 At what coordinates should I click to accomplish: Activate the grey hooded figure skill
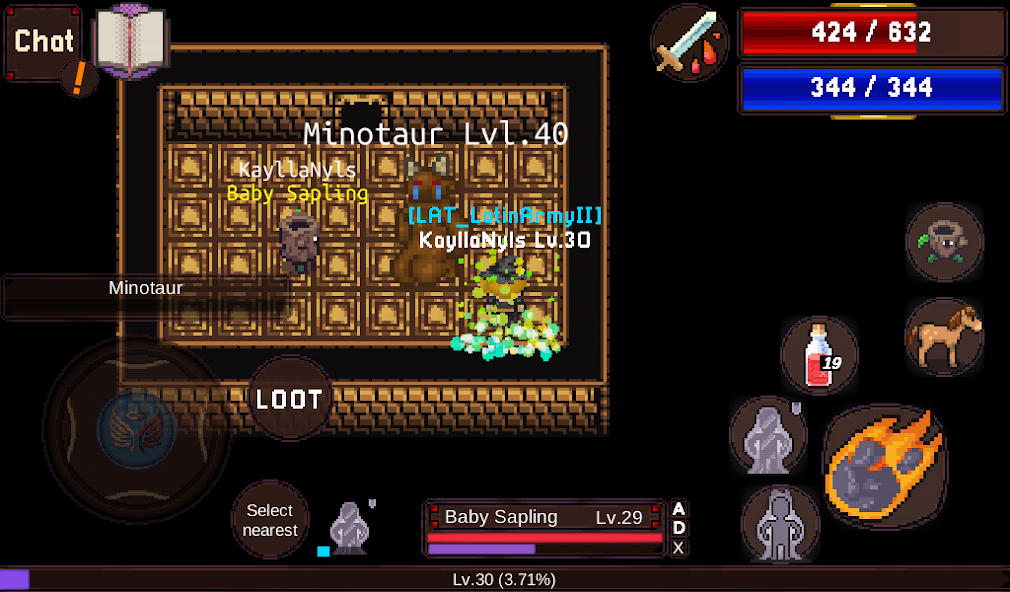[768, 434]
